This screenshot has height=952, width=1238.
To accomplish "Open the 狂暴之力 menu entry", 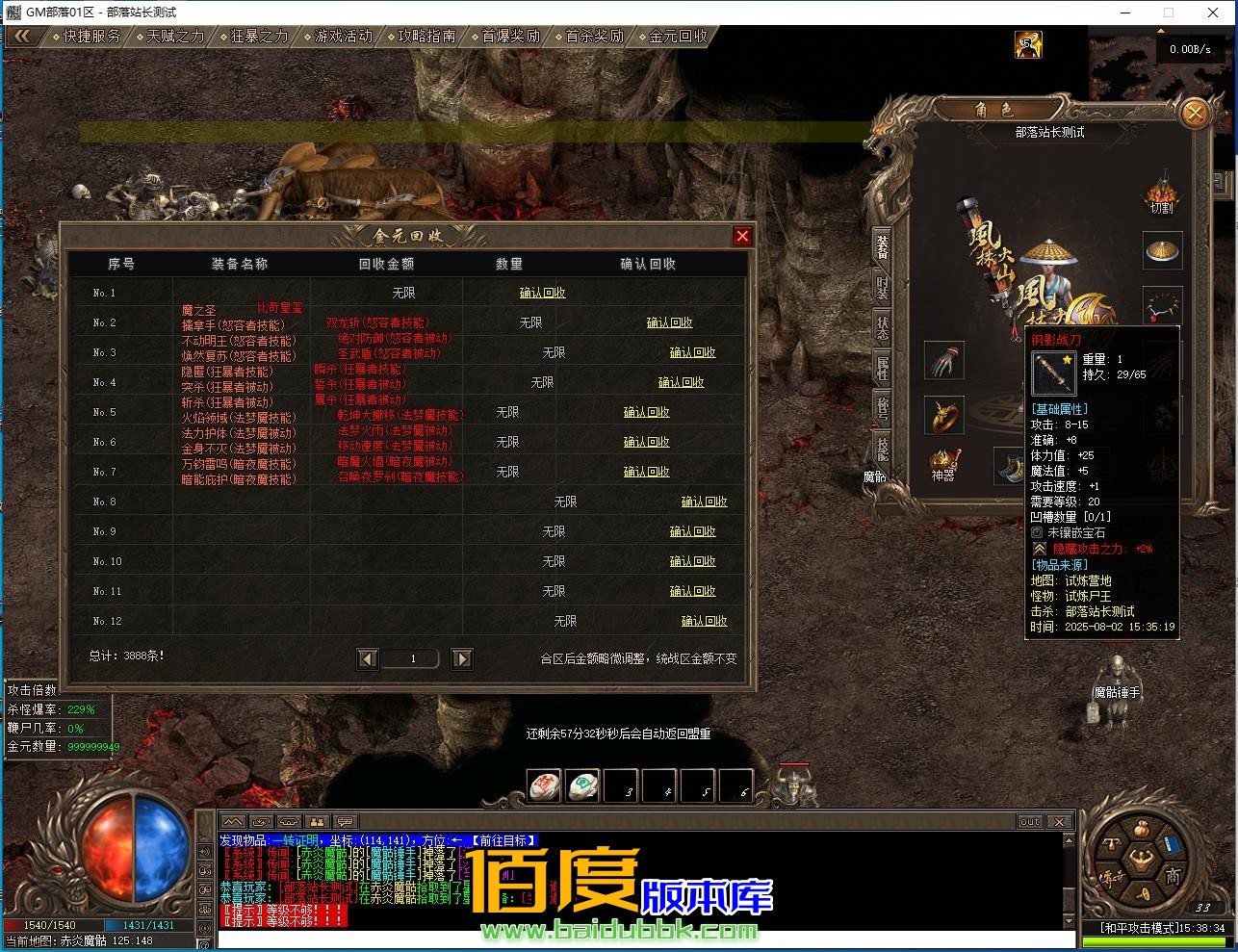I will [259, 36].
